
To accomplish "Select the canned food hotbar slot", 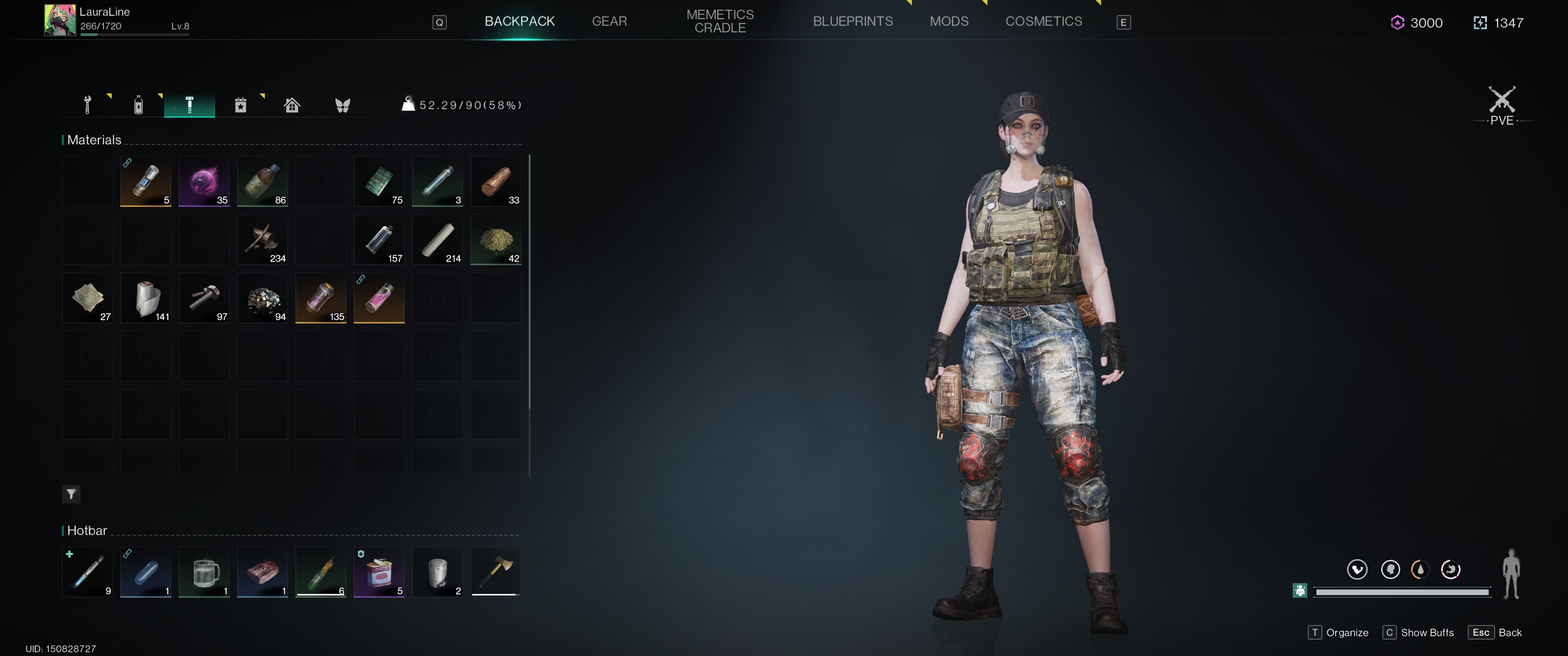I will pyautogui.click(x=379, y=572).
